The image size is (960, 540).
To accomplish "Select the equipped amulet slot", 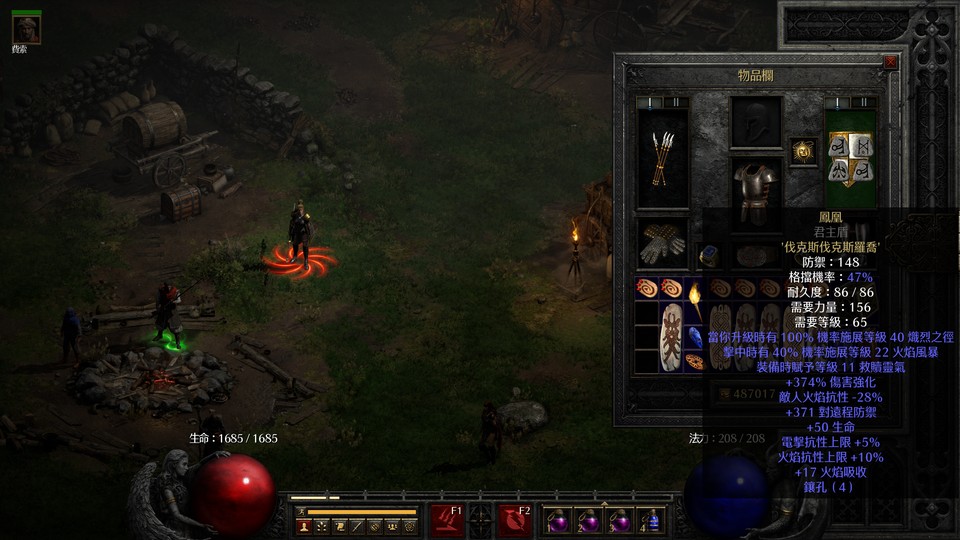I will coord(803,151).
